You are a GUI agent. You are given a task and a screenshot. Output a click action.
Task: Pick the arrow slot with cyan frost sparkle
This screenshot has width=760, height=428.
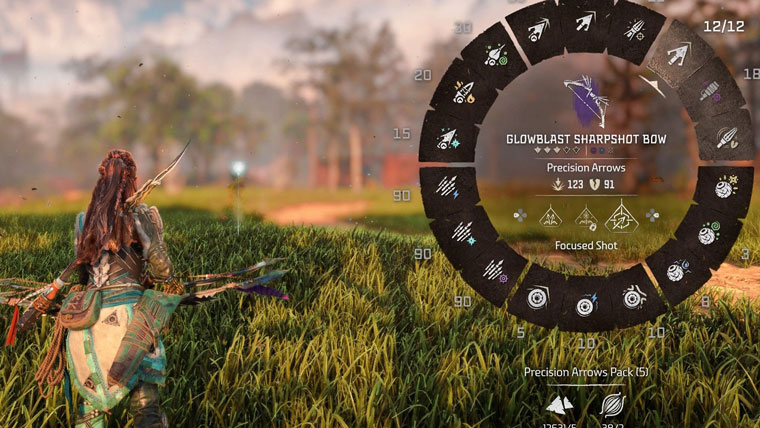tap(446, 137)
